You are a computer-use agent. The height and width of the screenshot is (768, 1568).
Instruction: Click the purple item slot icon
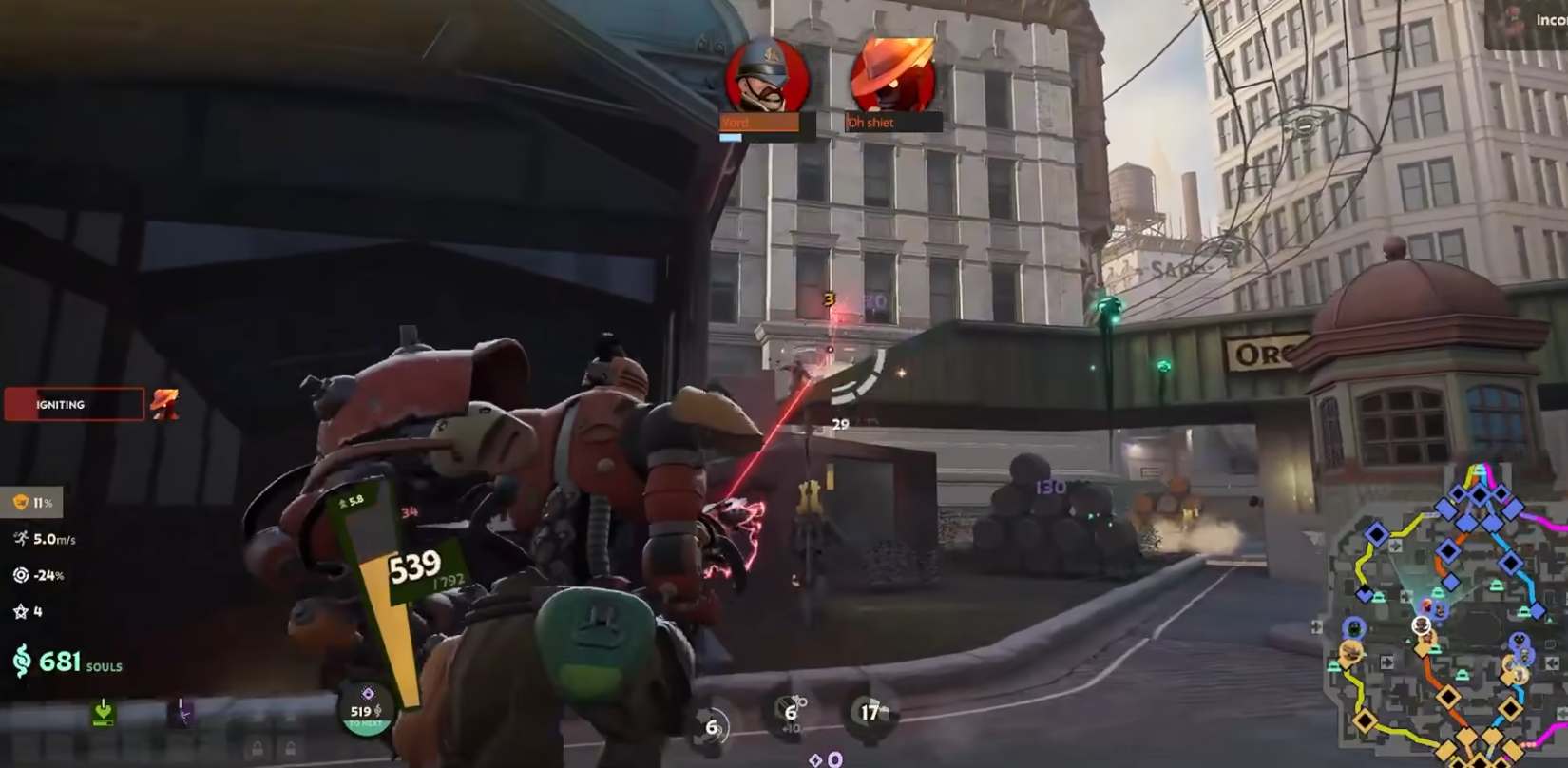tap(181, 712)
